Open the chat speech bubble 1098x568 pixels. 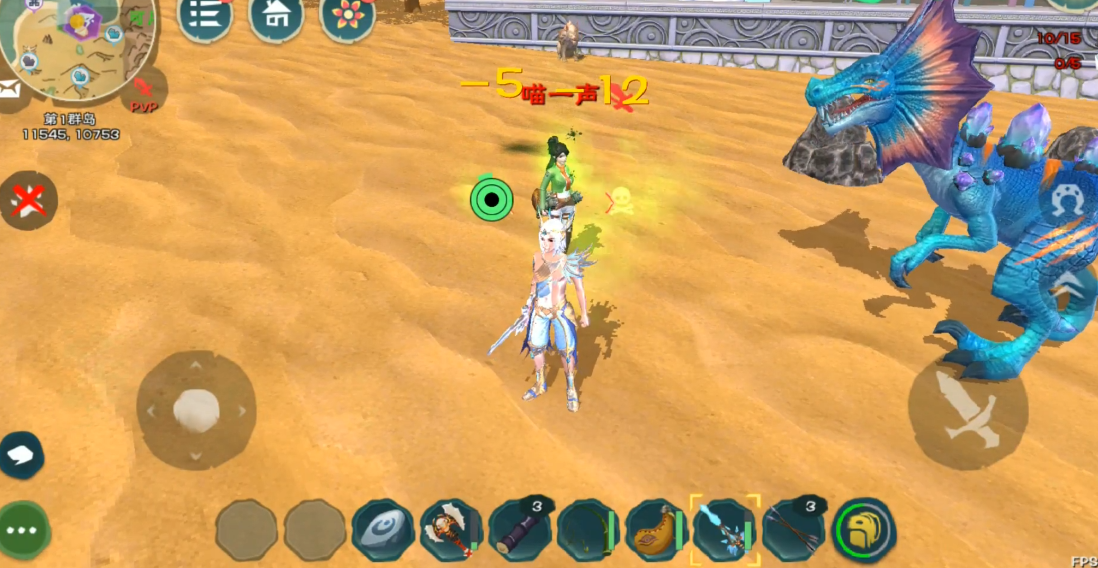21,456
